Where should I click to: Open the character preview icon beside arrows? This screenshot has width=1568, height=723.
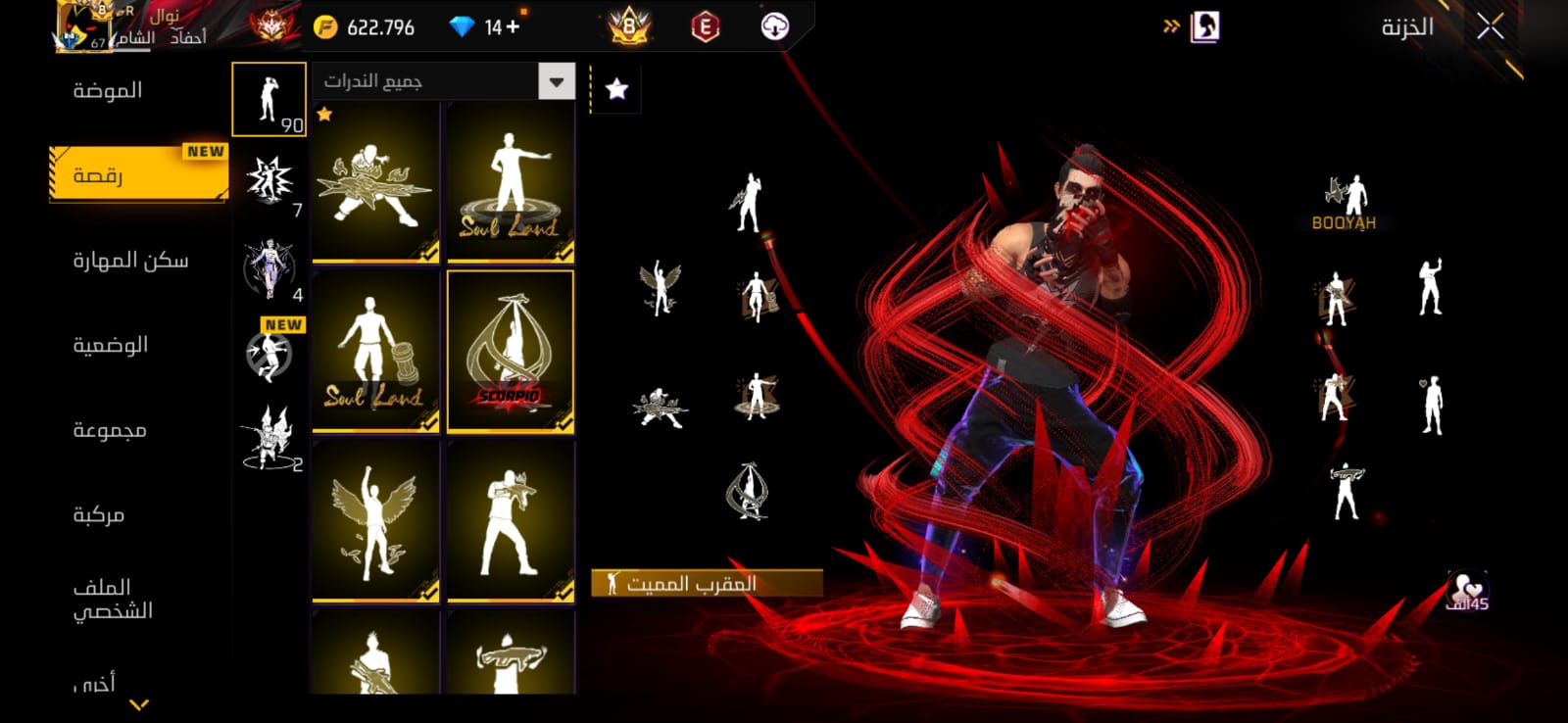(1204, 27)
